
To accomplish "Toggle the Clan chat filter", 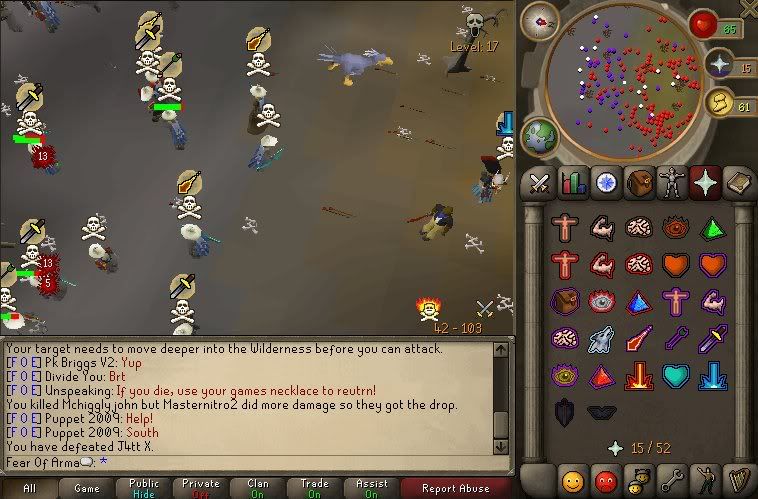I will [258, 489].
